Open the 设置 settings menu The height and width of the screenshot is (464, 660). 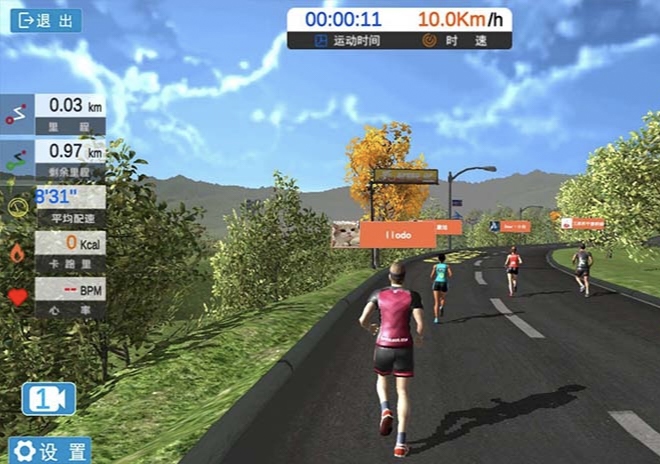coord(50,450)
